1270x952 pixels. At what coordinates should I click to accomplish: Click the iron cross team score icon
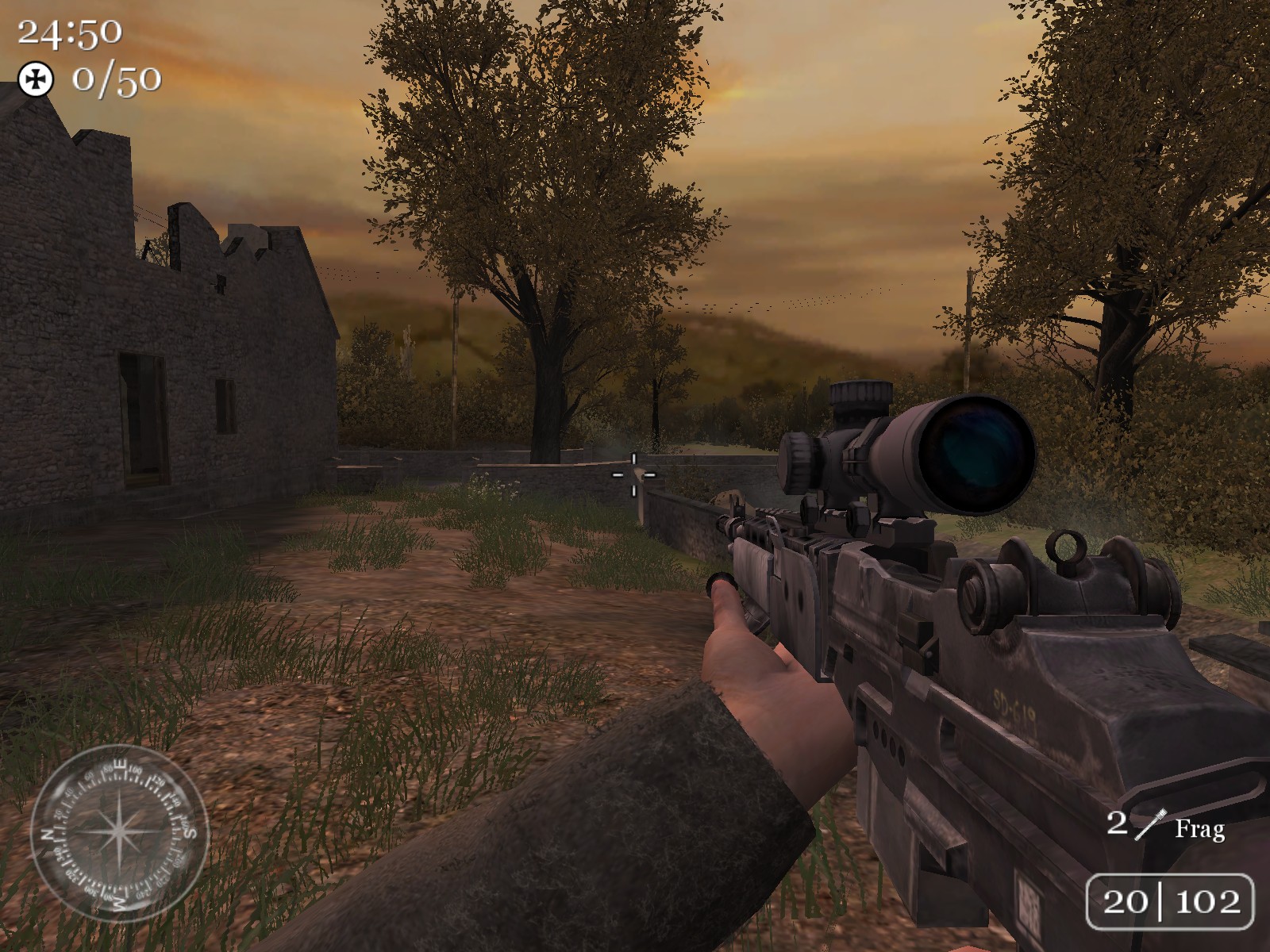[x=36, y=79]
